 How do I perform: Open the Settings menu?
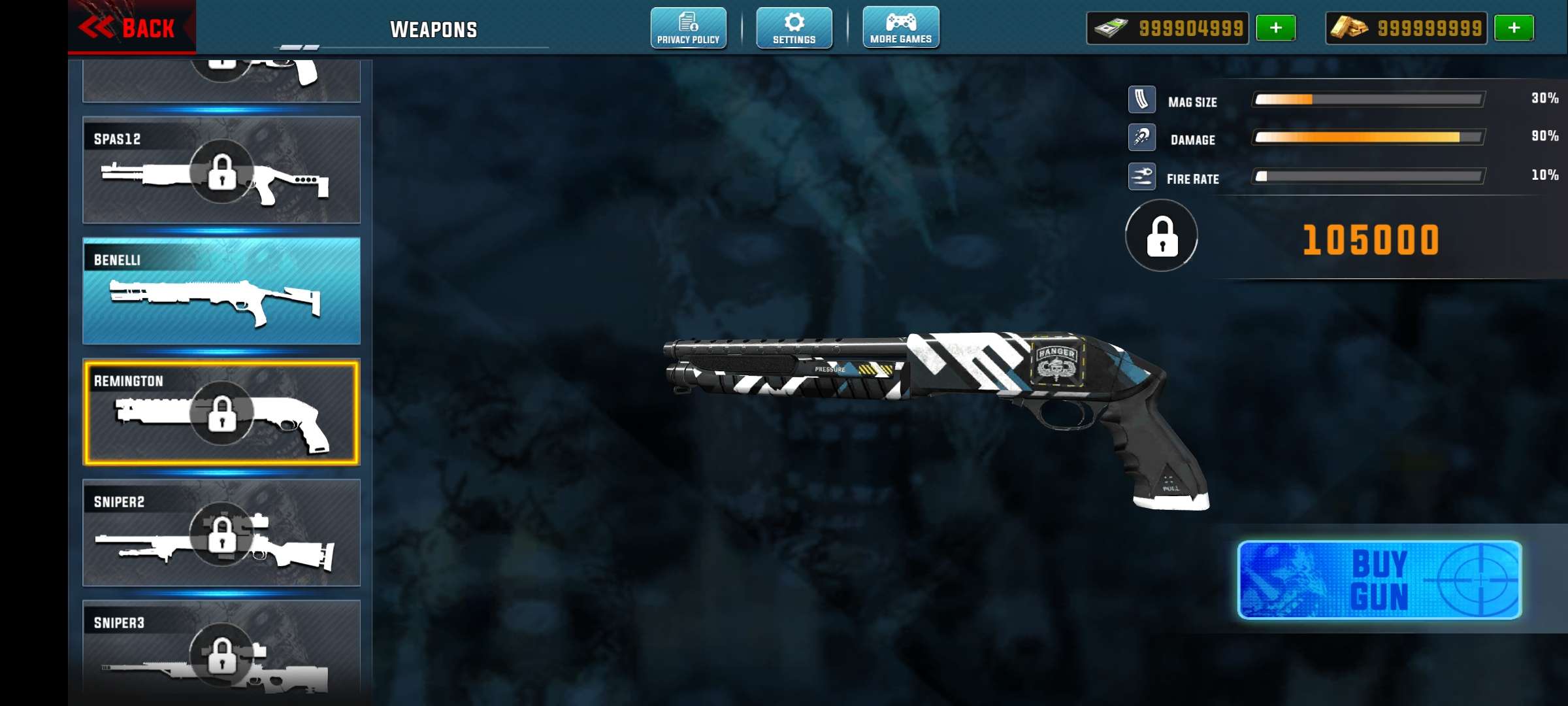coord(794,28)
